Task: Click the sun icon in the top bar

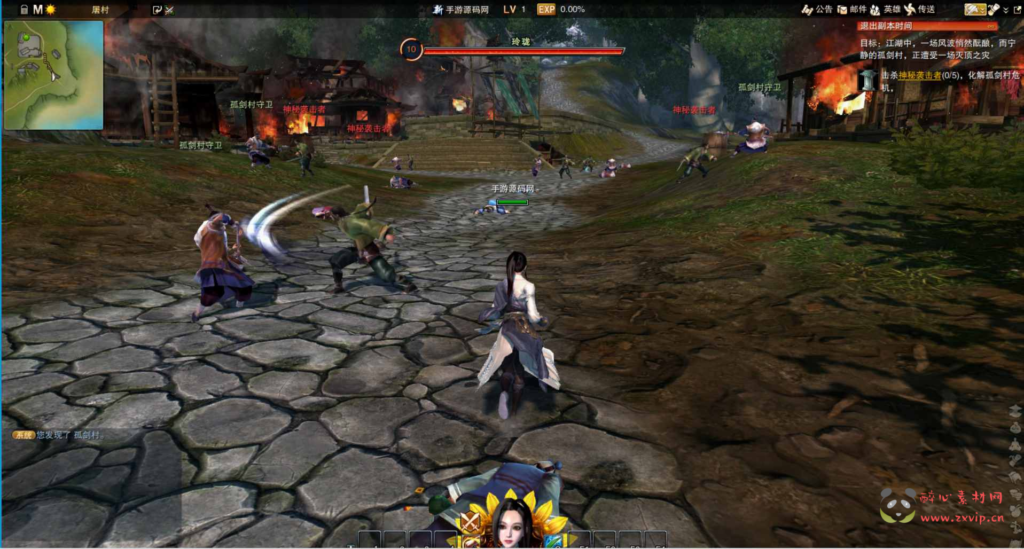Action: point(51,9)
